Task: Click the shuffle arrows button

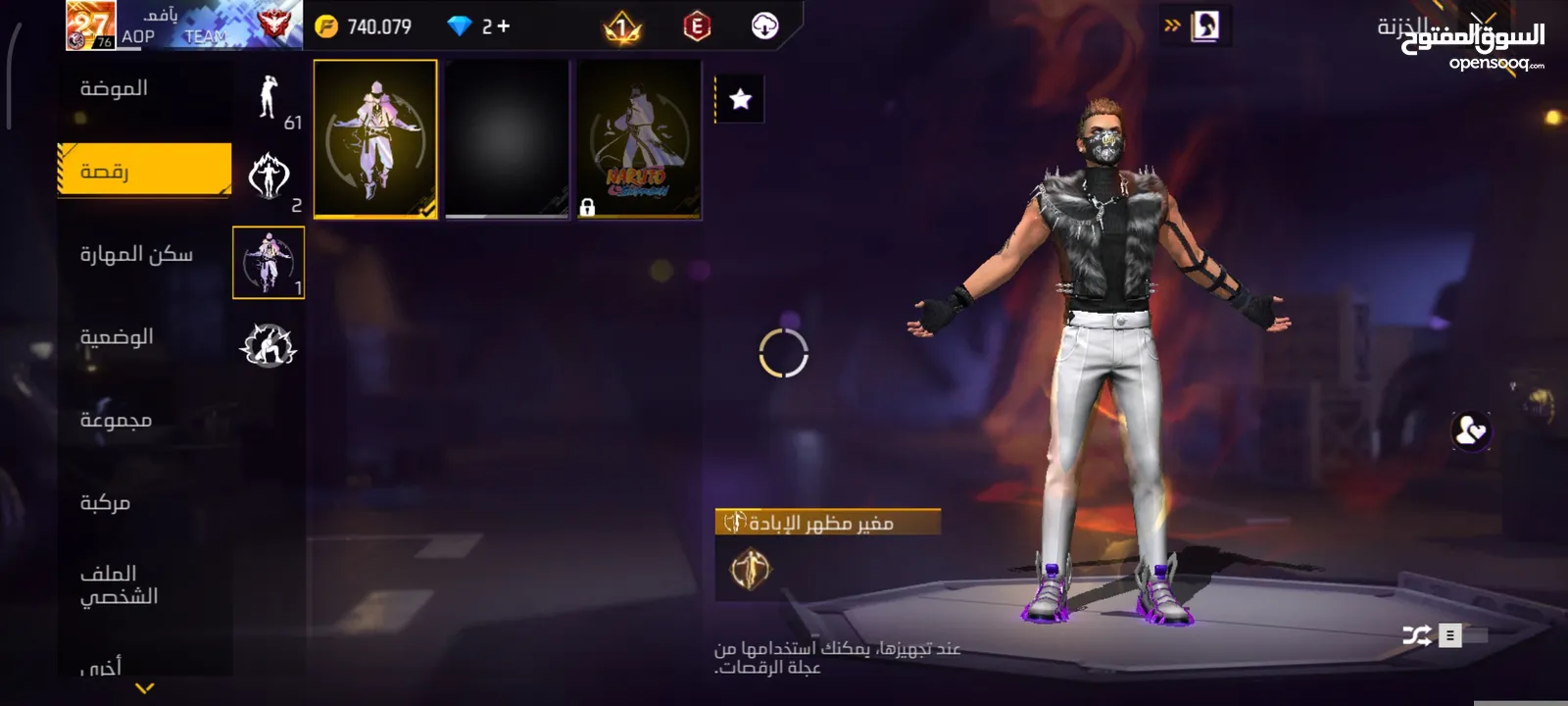Action: pos(1416,635)
